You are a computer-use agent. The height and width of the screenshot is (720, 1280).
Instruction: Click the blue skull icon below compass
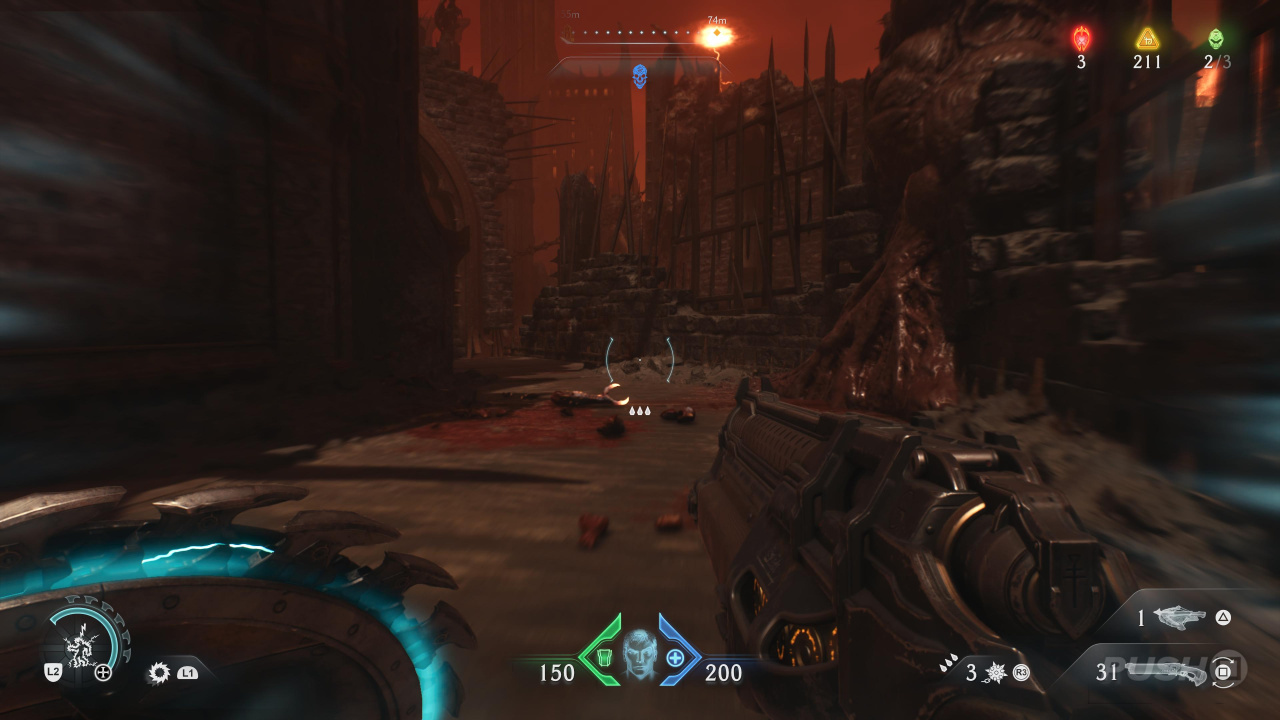tap(640, 75)
